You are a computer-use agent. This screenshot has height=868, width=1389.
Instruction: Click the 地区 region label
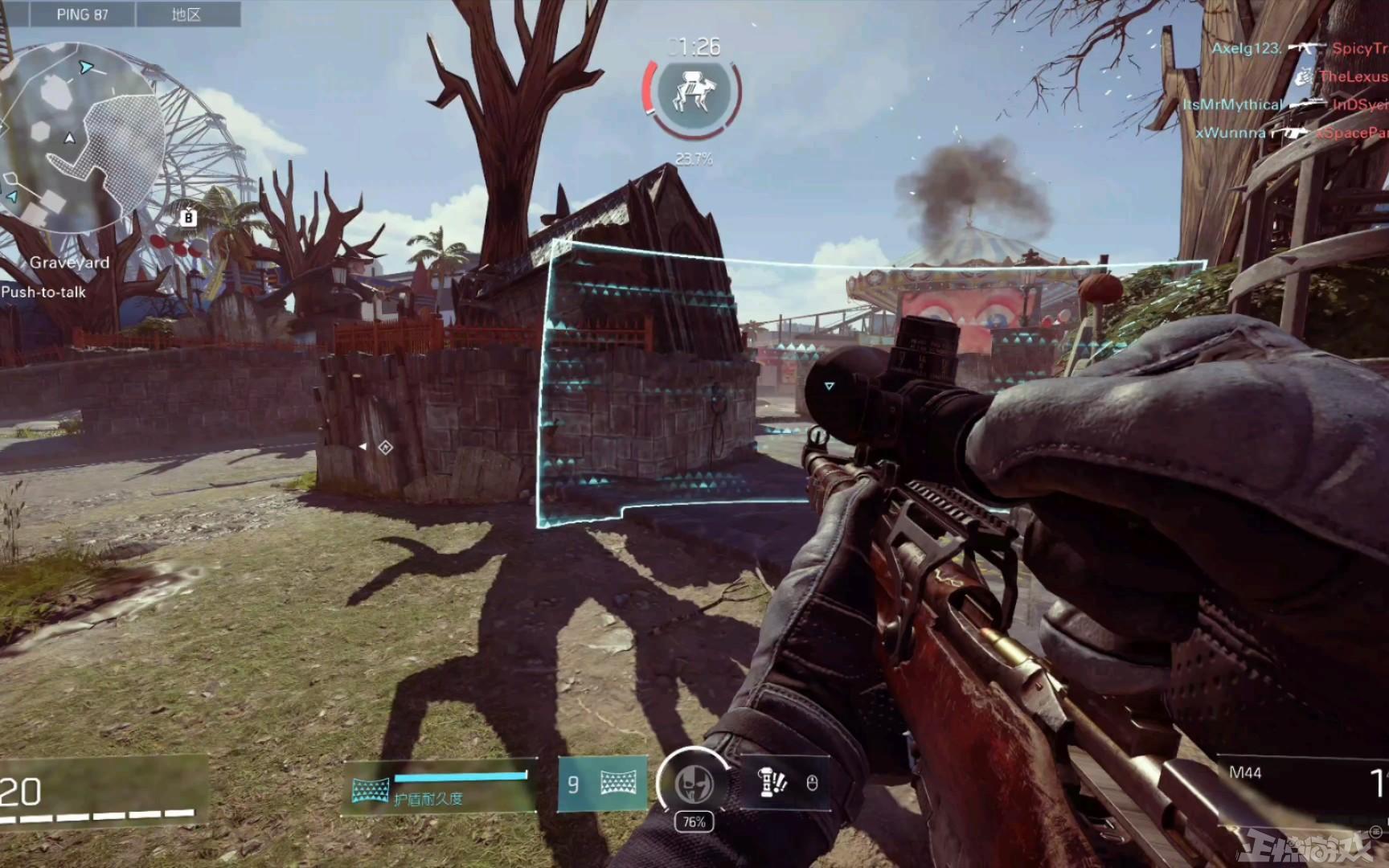coord(186,14)
